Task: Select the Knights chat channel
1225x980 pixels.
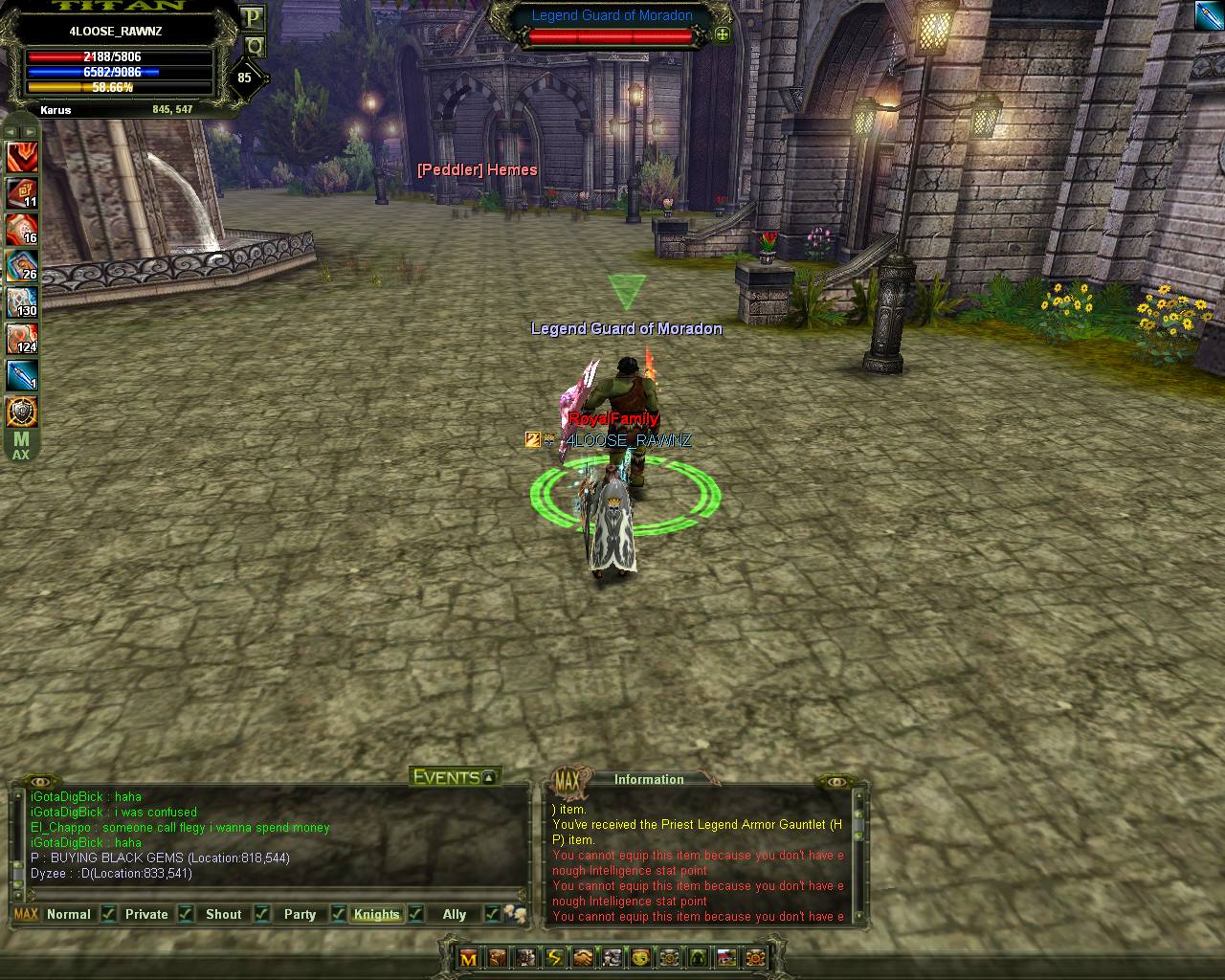Action: (376, 914)
